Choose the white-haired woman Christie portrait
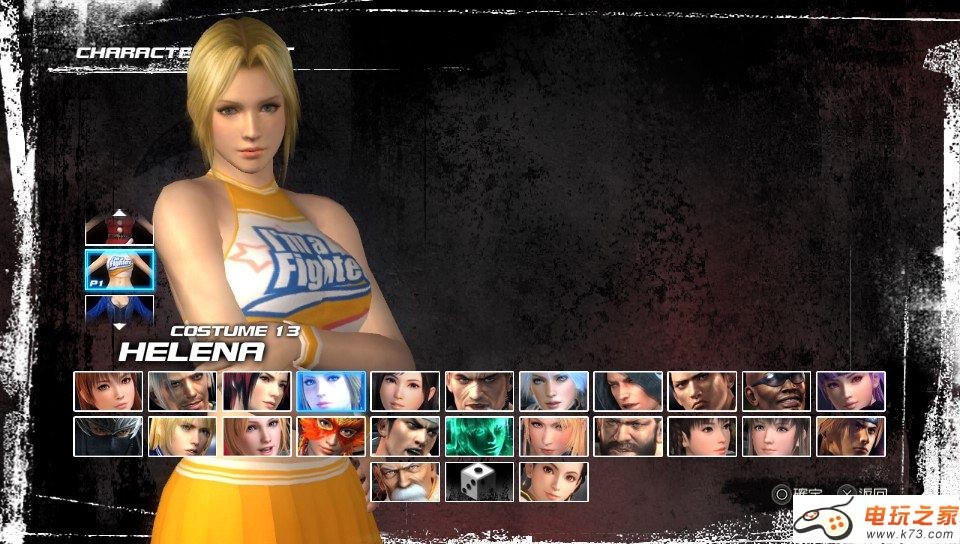The image size is (960, 544). [x=554, y=391]
